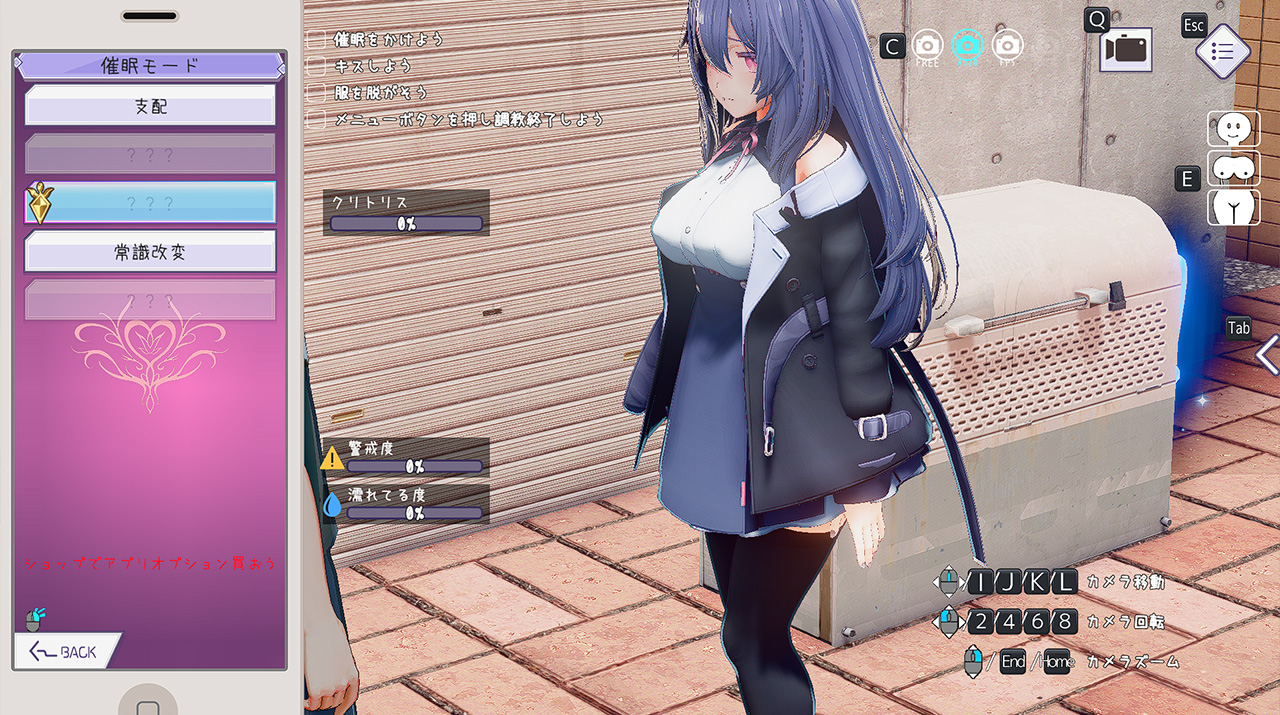Click the phone's home button
The width and height of the screenshot is (1280, 715).
coord(149,705)
